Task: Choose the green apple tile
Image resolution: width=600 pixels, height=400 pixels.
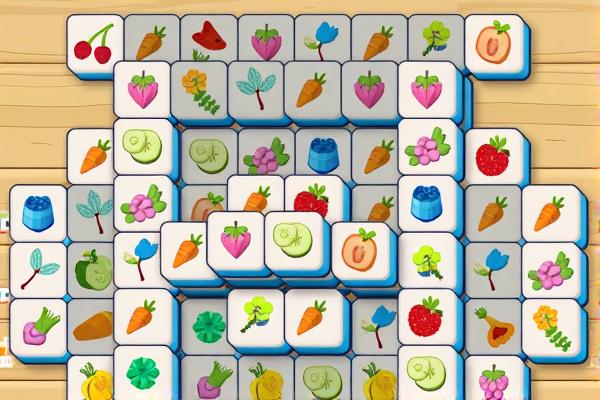Action: pos(93,270)
